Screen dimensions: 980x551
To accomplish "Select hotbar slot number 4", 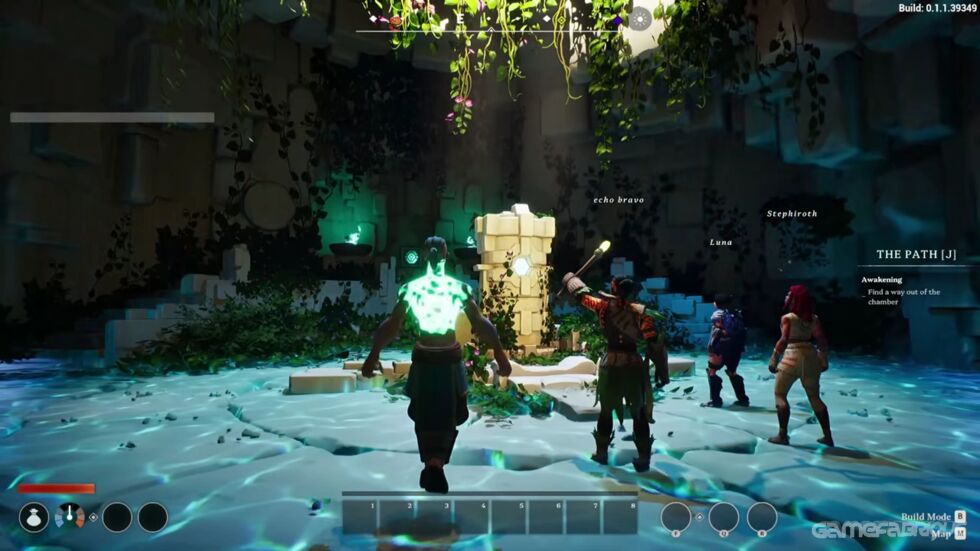I will [472, 516].
